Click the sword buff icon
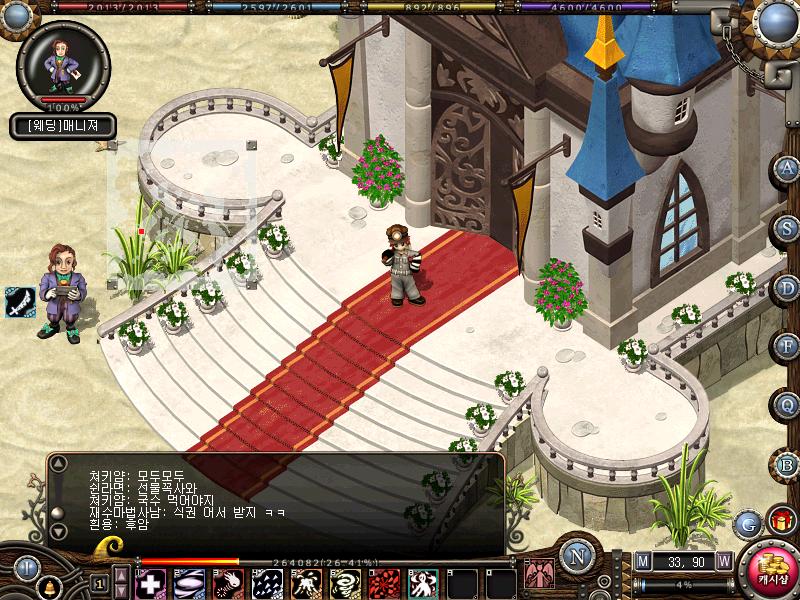 coord(19,301)
